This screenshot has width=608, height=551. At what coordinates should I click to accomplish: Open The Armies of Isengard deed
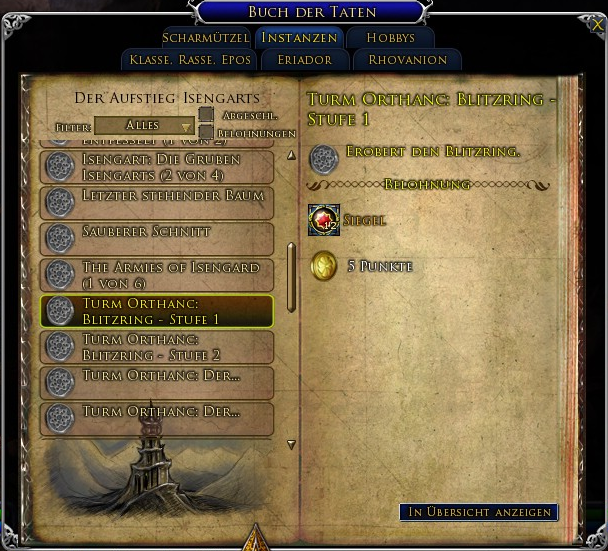coord(157,274)
